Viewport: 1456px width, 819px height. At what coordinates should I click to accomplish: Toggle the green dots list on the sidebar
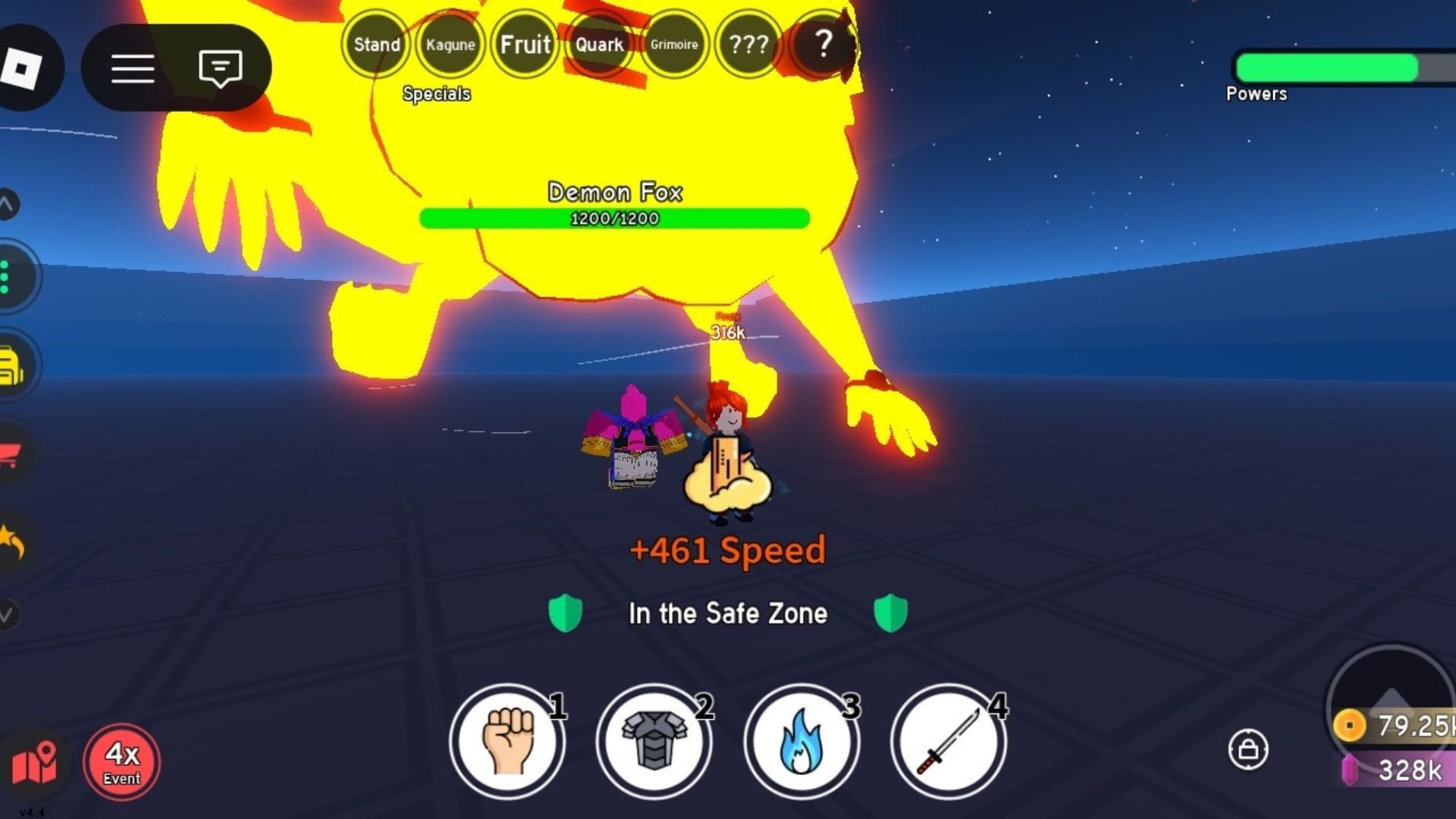pyautogui.click(x=8, y=277)
